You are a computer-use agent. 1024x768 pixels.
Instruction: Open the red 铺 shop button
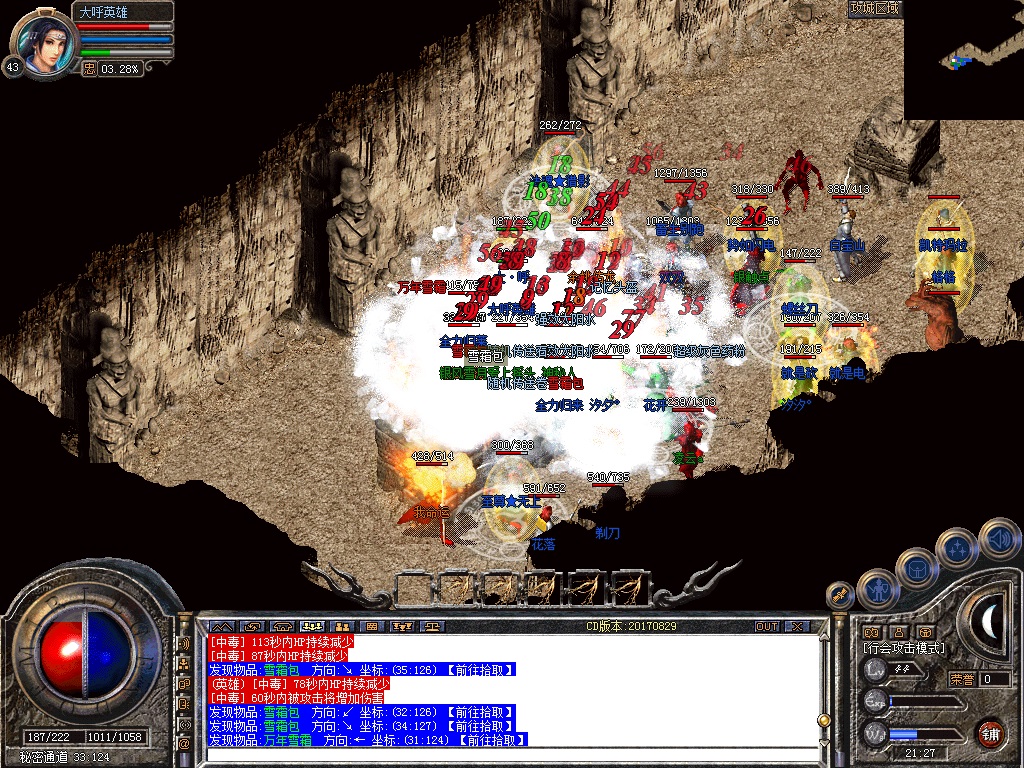990,732
